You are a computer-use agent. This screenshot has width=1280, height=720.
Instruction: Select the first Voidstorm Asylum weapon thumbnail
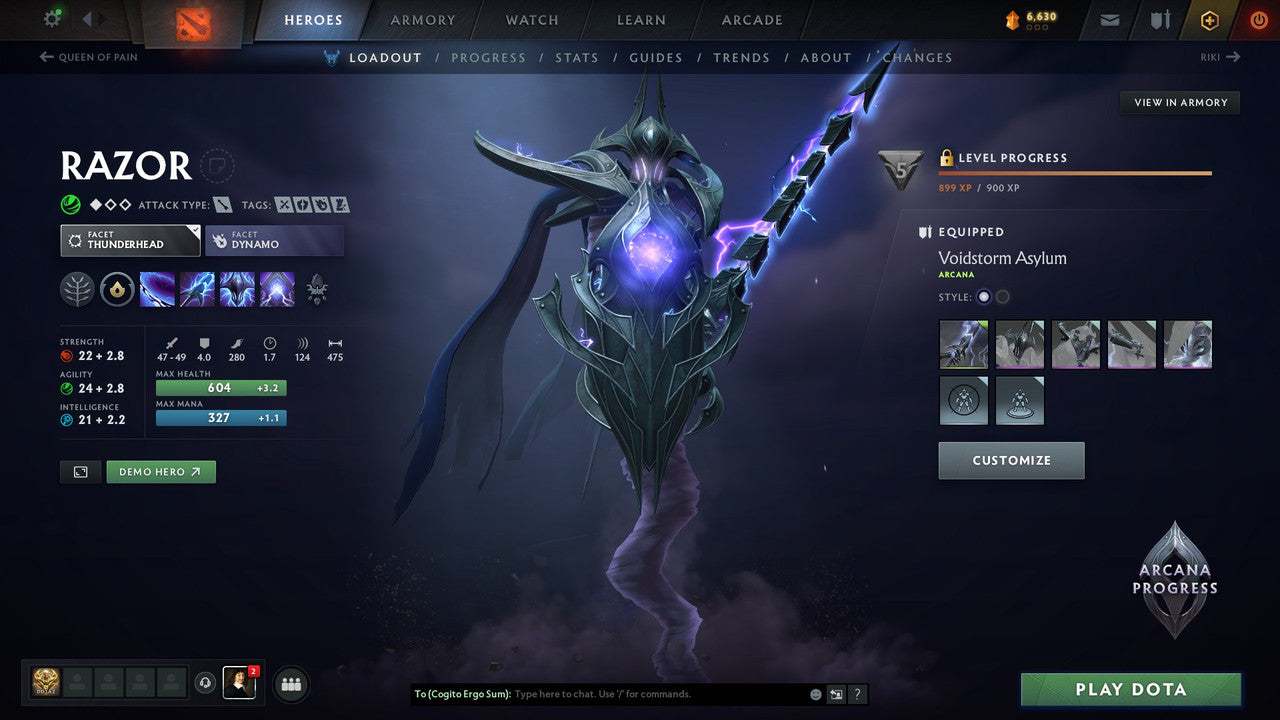click(963, 344)
